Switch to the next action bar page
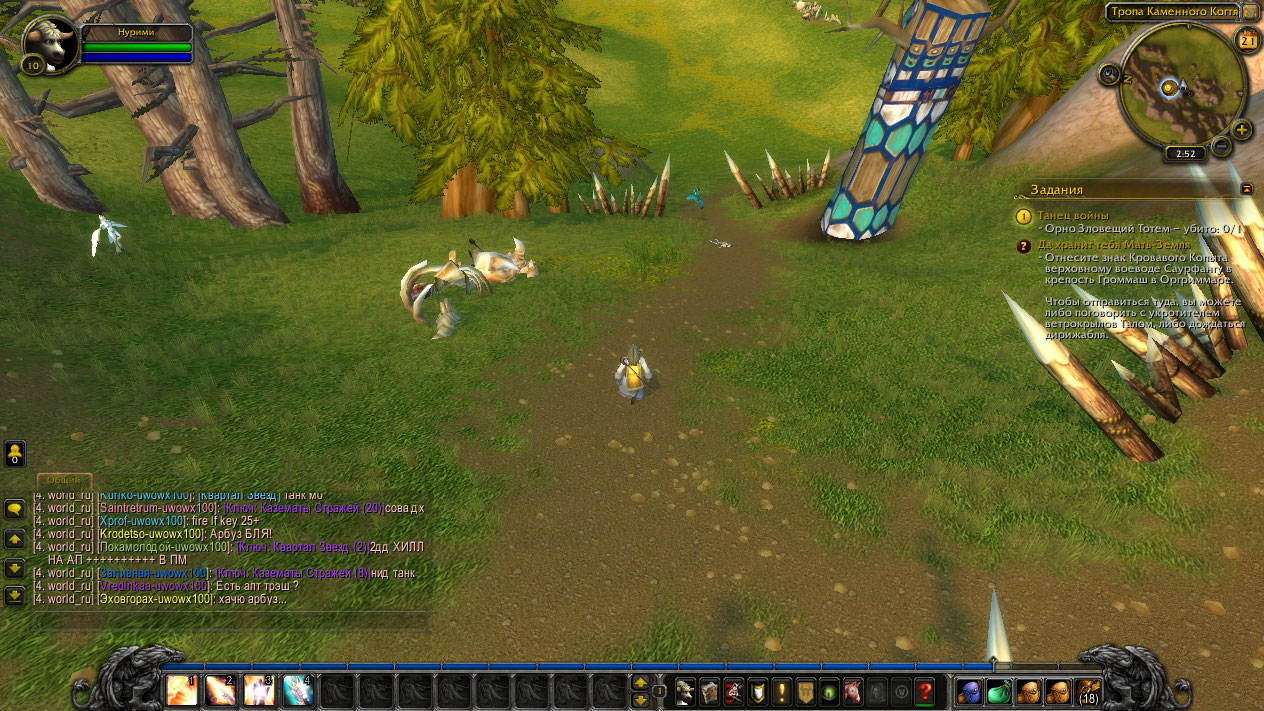This screenshot has width=1264, height=711. [x=640, y=682]
